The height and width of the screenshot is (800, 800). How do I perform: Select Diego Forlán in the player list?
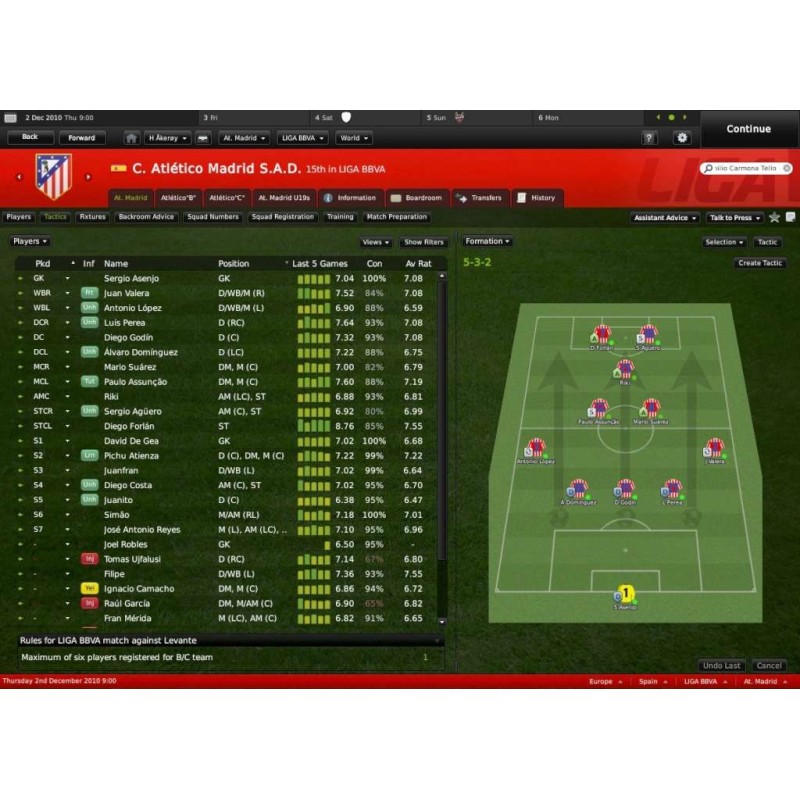(x=130, y=426)
